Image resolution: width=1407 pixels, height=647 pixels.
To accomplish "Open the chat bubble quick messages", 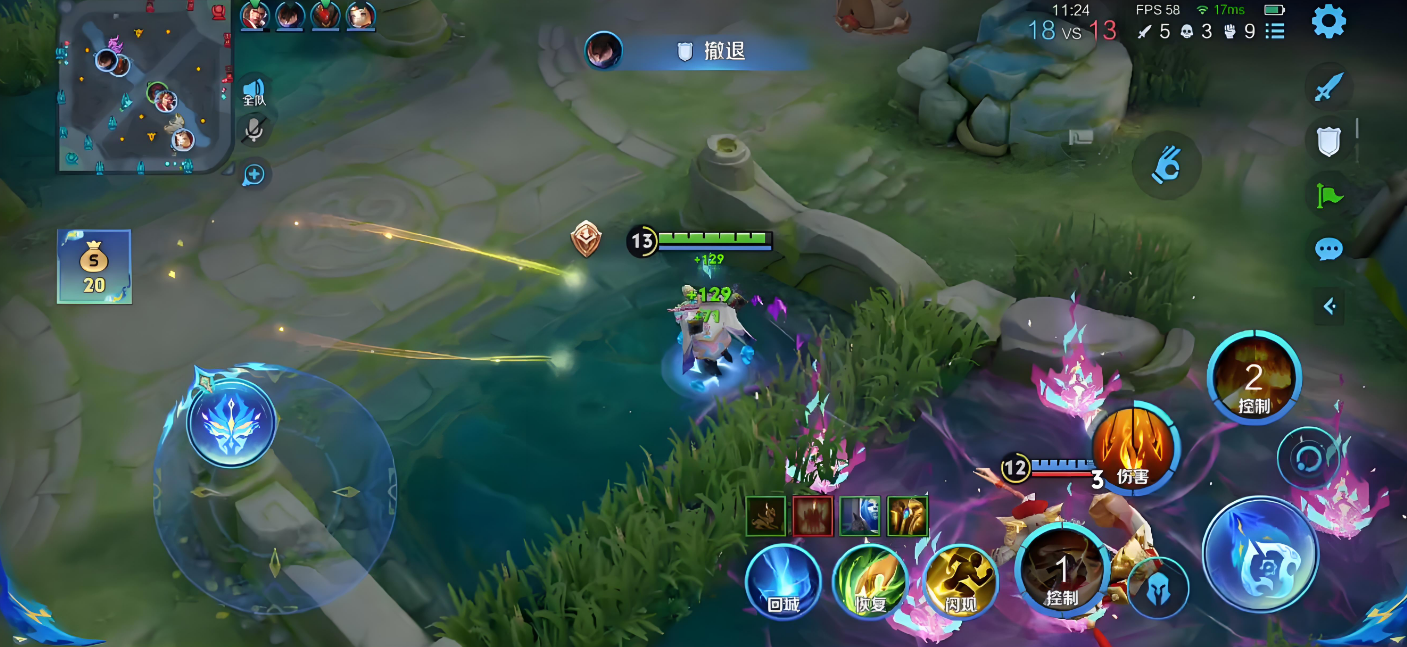I will [1328, 249].
